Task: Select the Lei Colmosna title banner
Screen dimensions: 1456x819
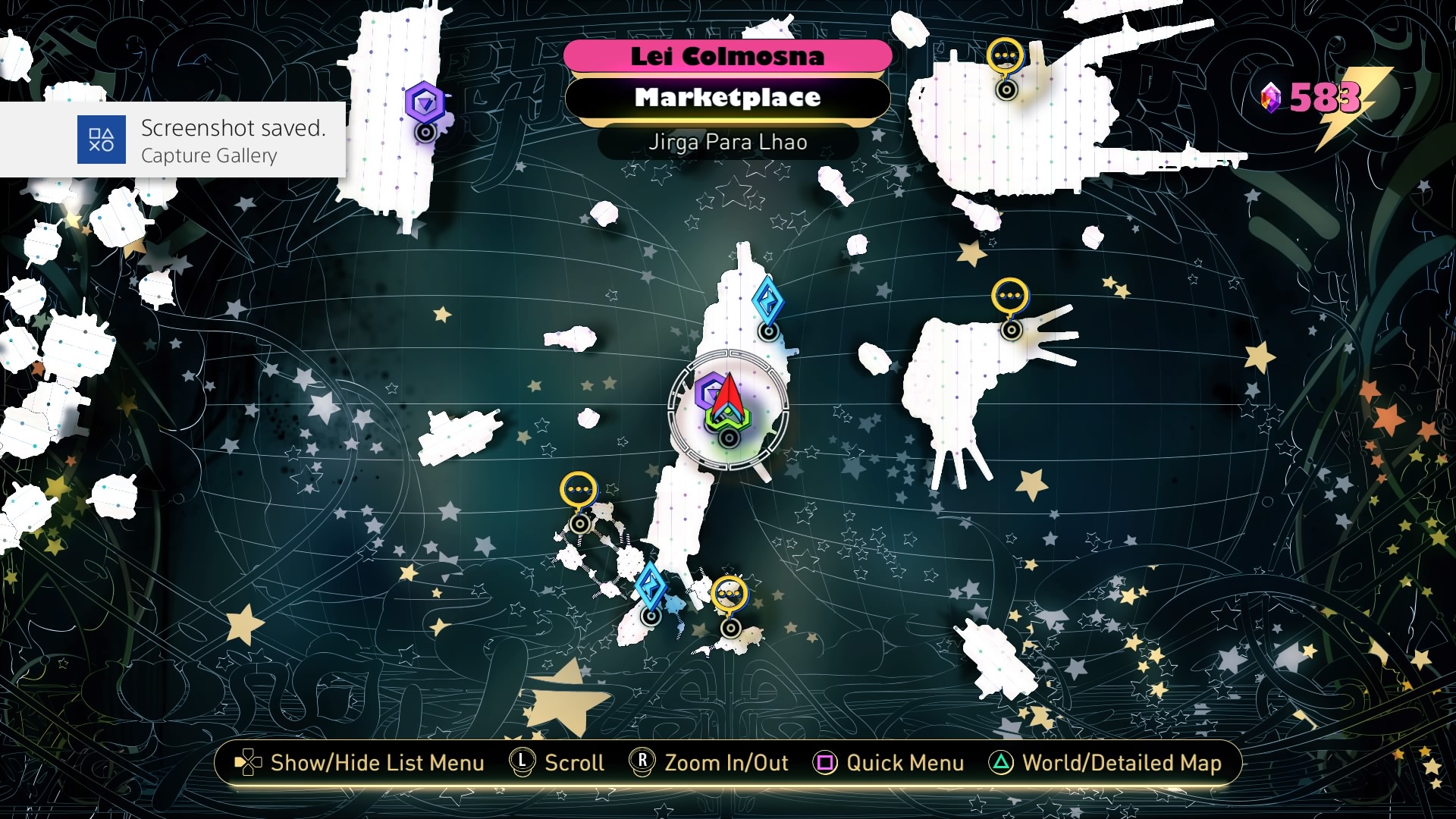Action: click(x=729, y=55)
